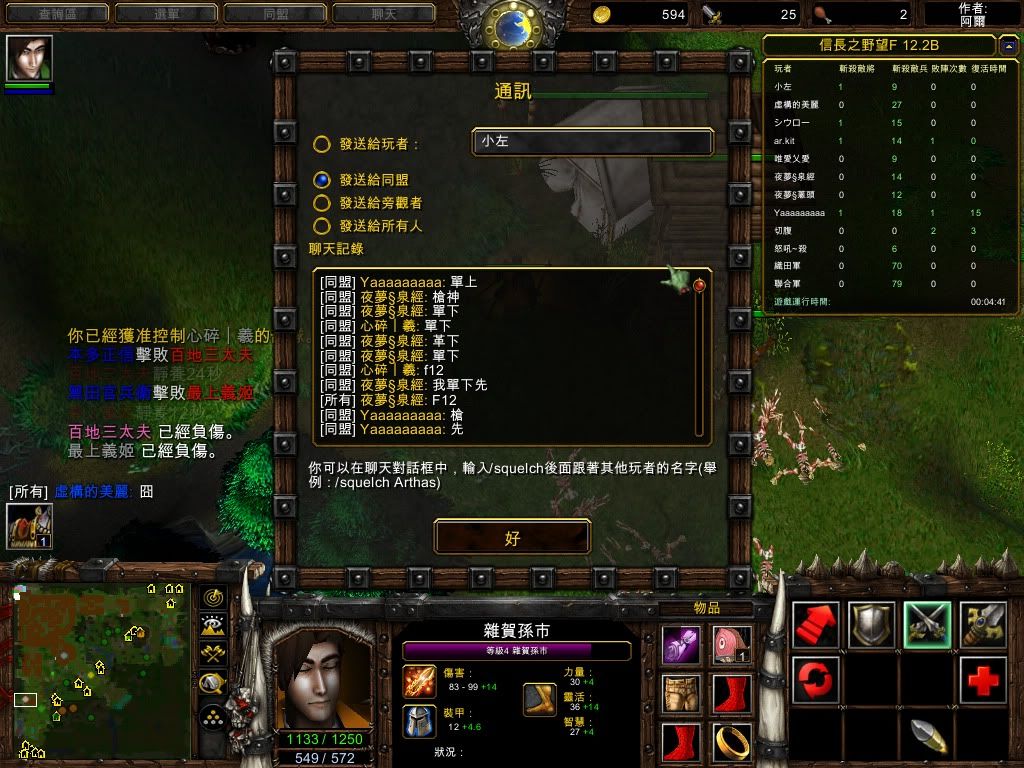This screenshot has height=768, width=1024.
Task: Select 發送給玩者 radio option
Action: pos(322,144)
